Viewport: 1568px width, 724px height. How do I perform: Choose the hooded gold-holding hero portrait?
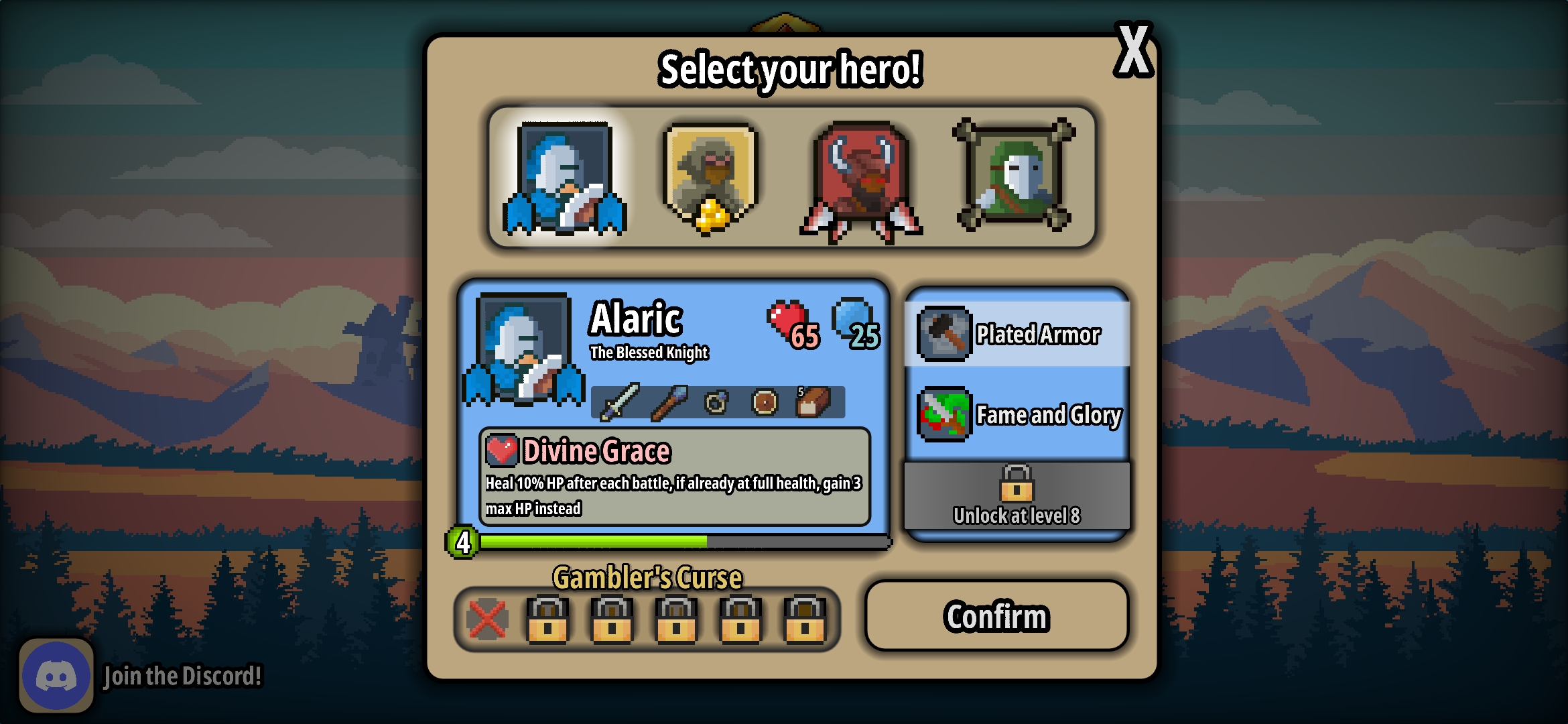pos(710,178)
